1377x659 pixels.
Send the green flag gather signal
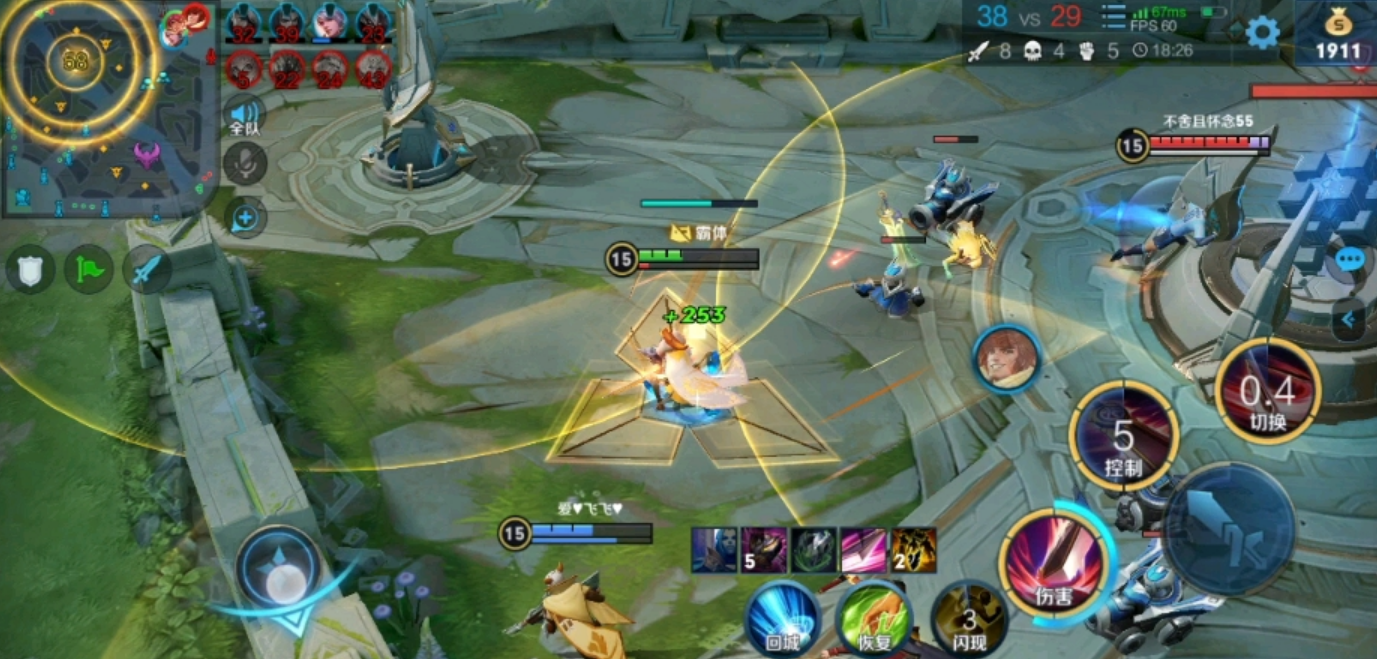point(88,269)
